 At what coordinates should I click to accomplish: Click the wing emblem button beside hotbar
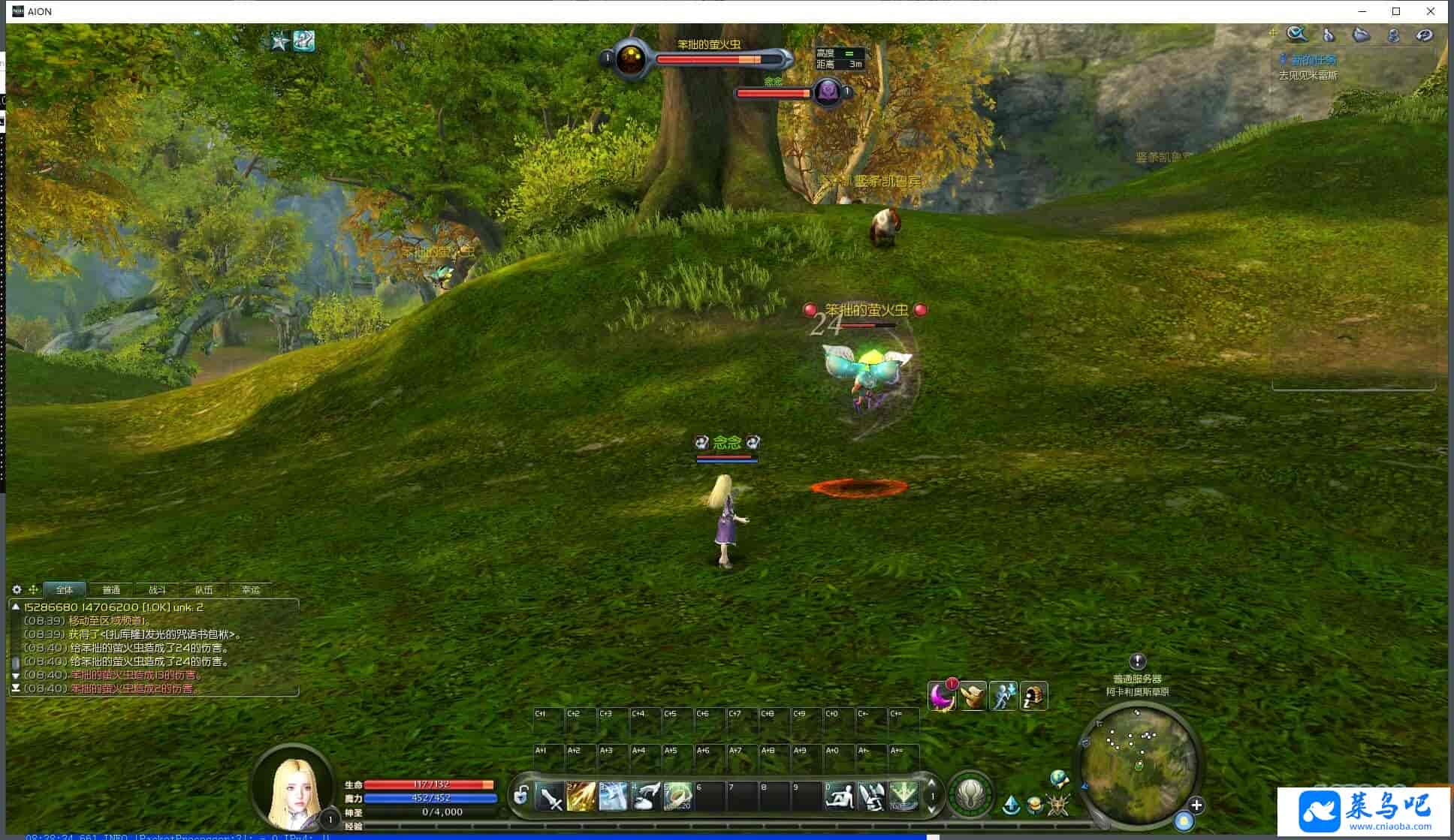tap(971, 793)
